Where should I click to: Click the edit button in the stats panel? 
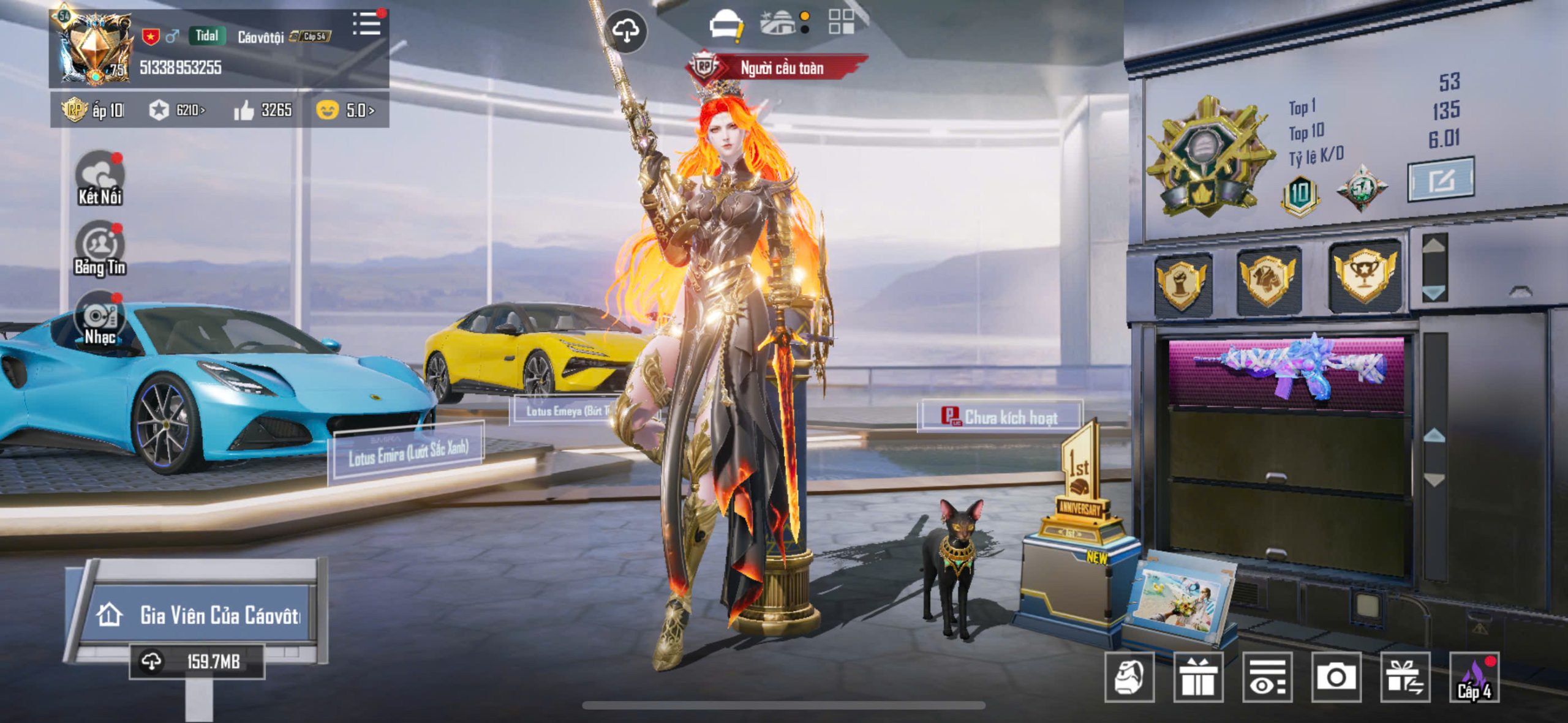[1440, 180]
